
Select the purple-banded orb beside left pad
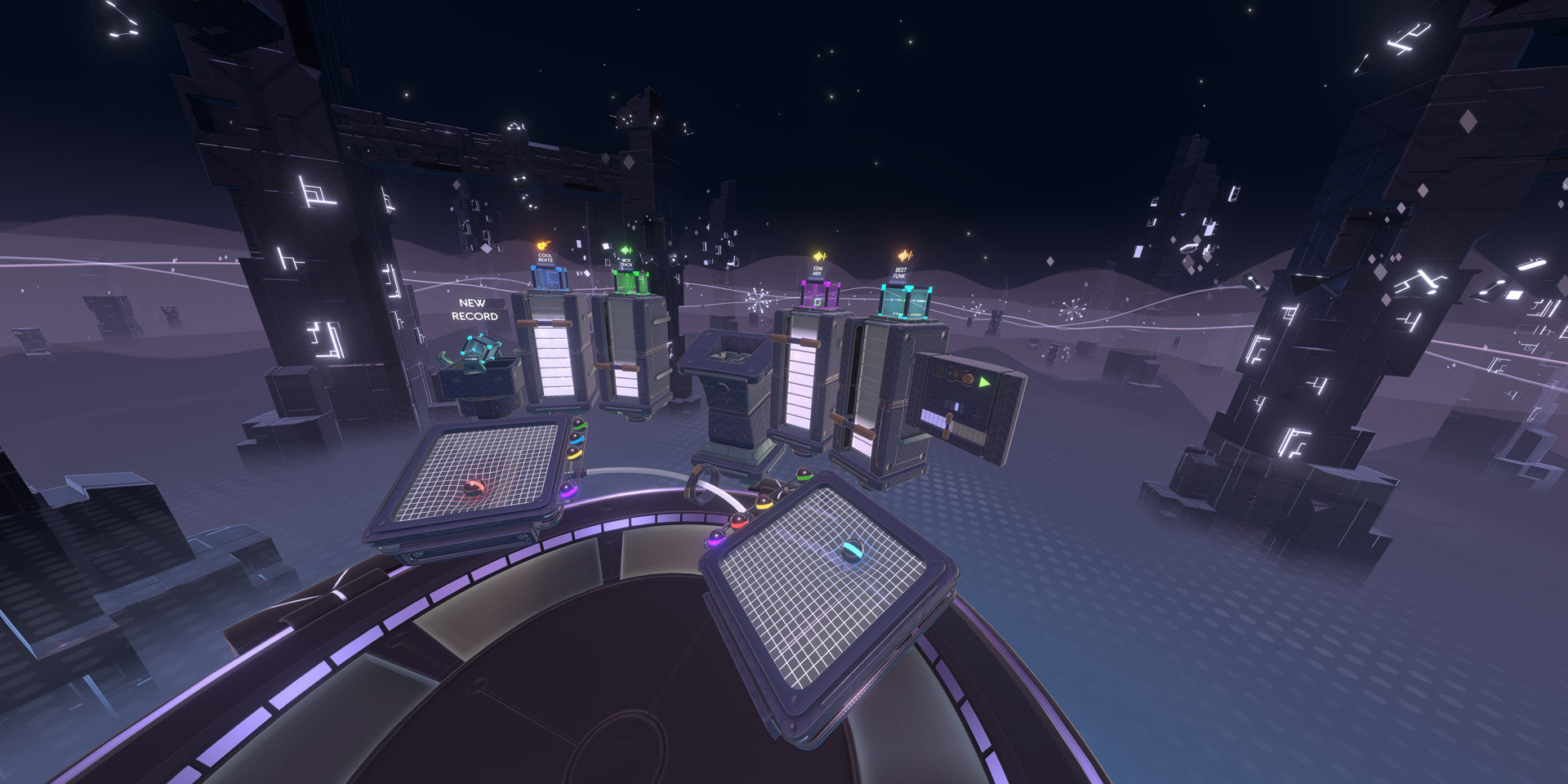(x=567, y=491)
